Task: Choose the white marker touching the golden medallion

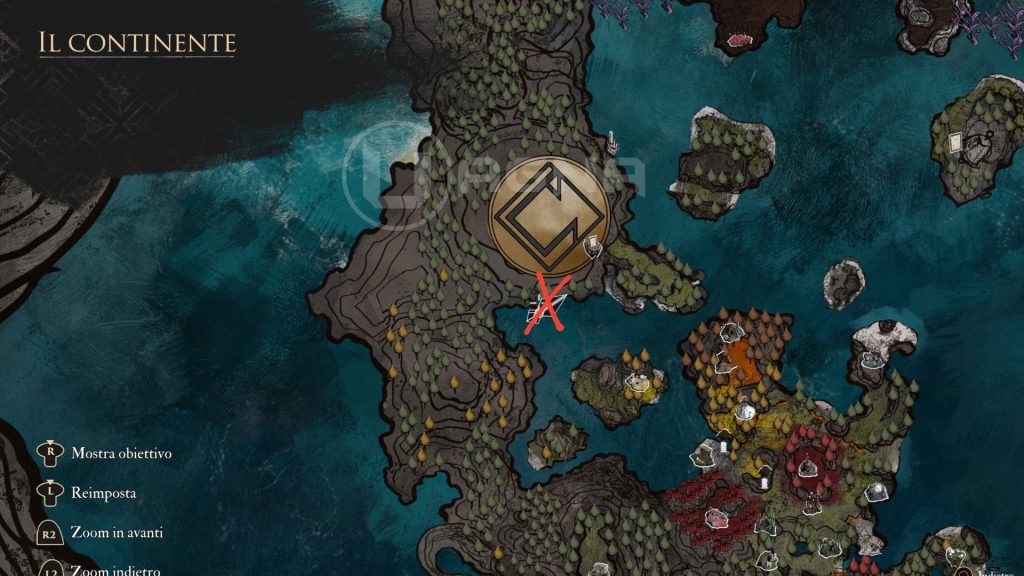Action: point(593,242)
